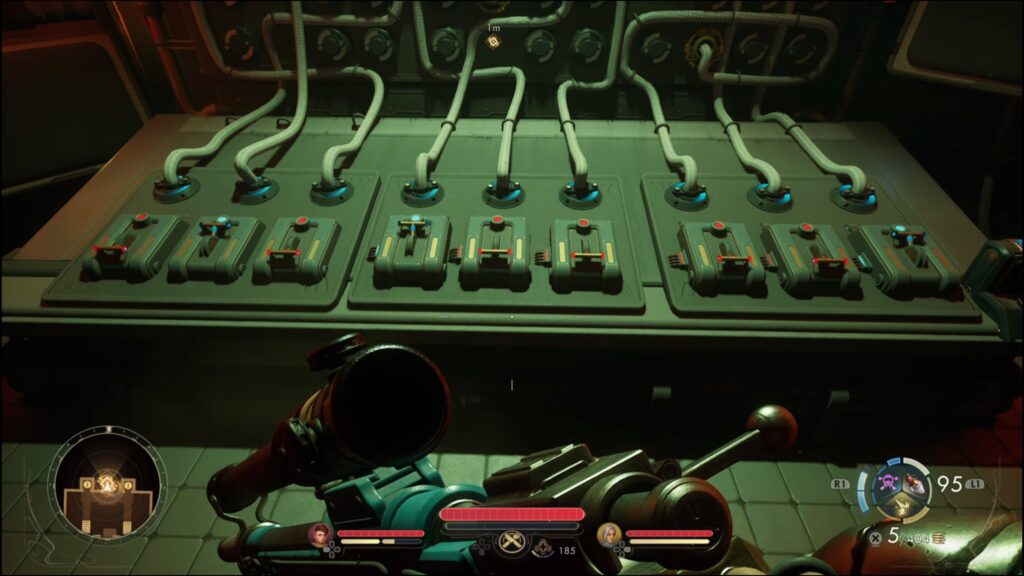Click the red-haired companion portrait
This screenshot has width=1024, height=576.
coord(320,534)
